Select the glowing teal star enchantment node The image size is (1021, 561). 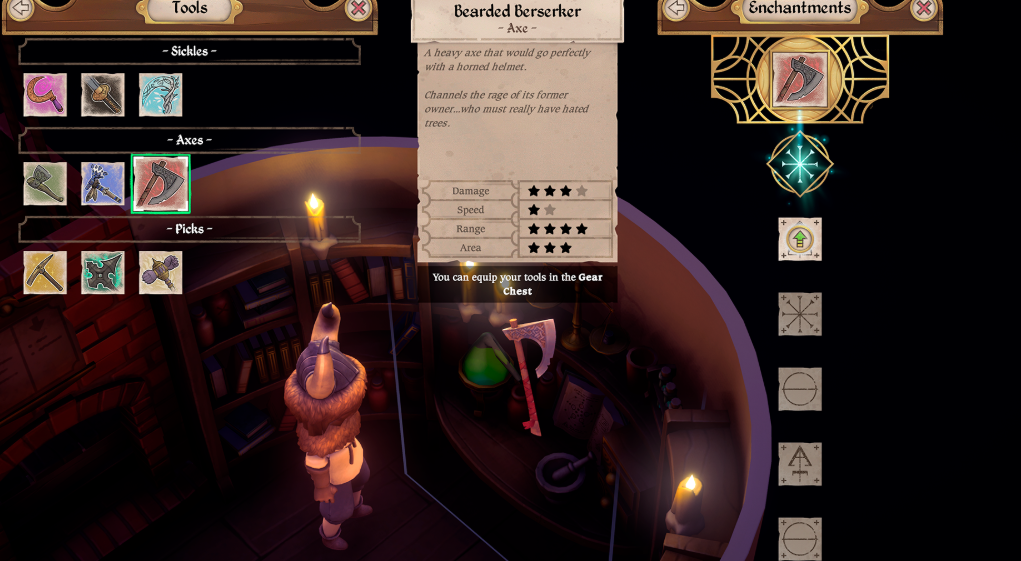(800, 164)
